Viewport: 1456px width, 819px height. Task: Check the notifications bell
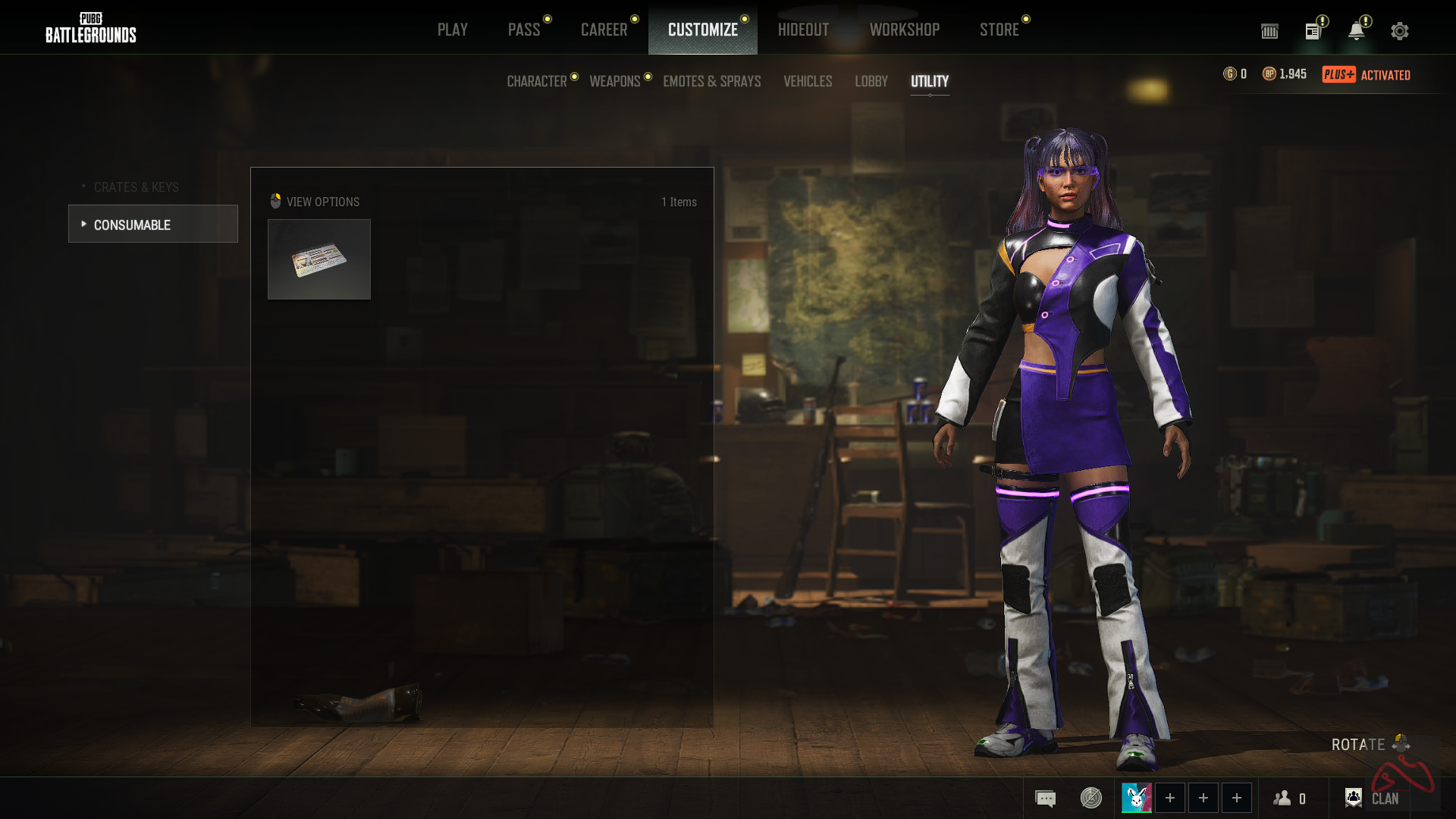pos(1356,31)
